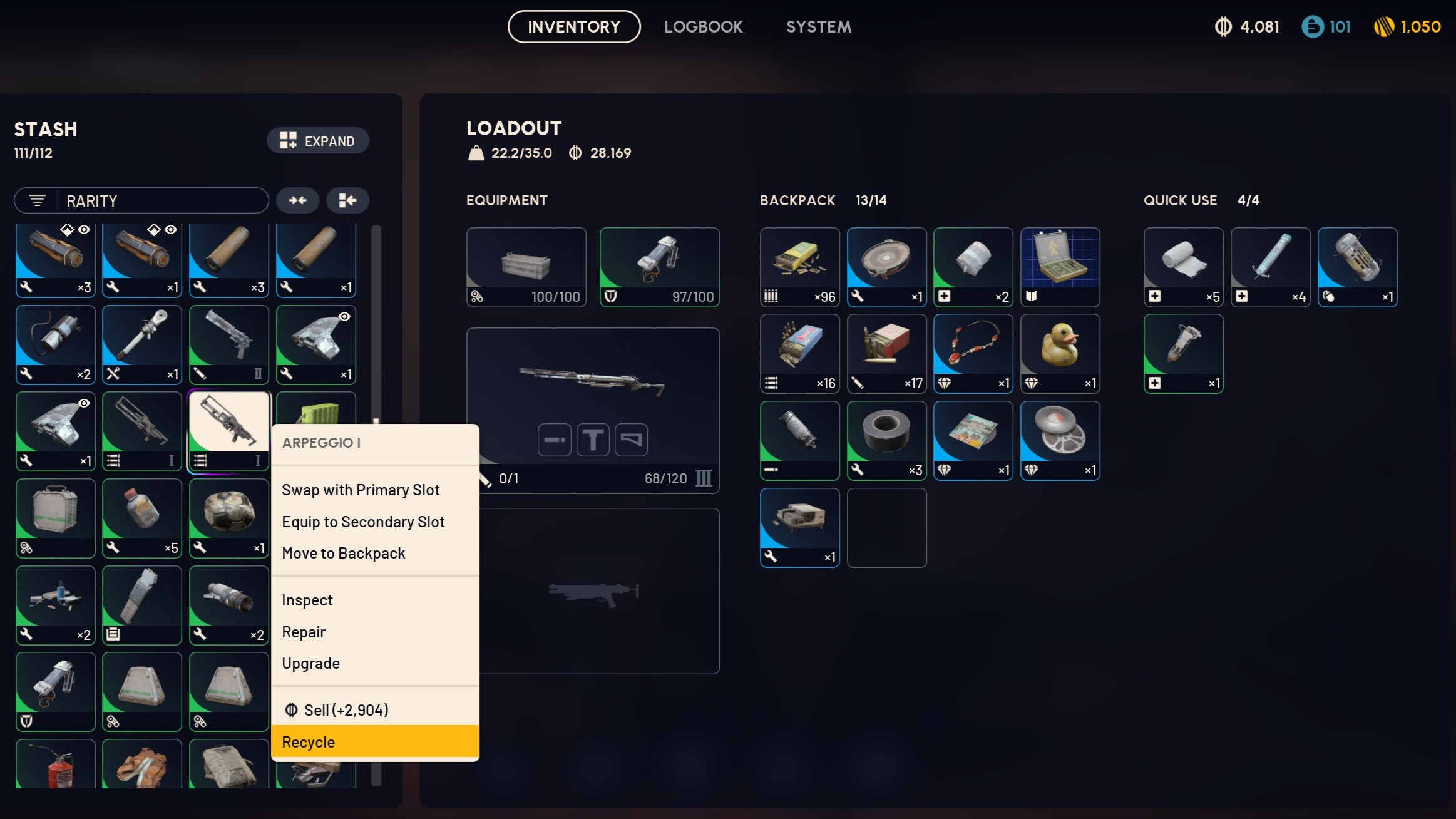Click Expand to enlarge the stash
Screen dimensions: 1456x819
pyautogui.click(x=318, y=140)
